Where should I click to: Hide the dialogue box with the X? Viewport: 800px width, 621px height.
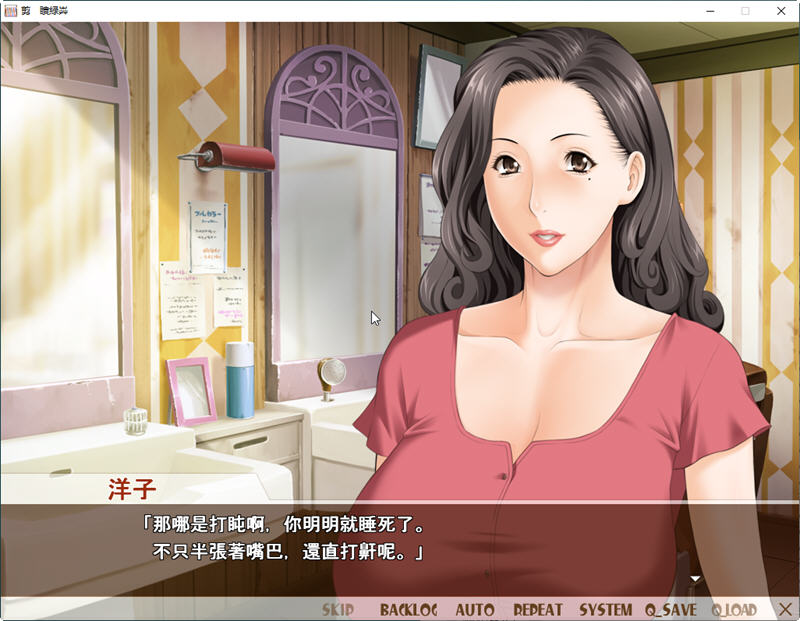[780, 609]
